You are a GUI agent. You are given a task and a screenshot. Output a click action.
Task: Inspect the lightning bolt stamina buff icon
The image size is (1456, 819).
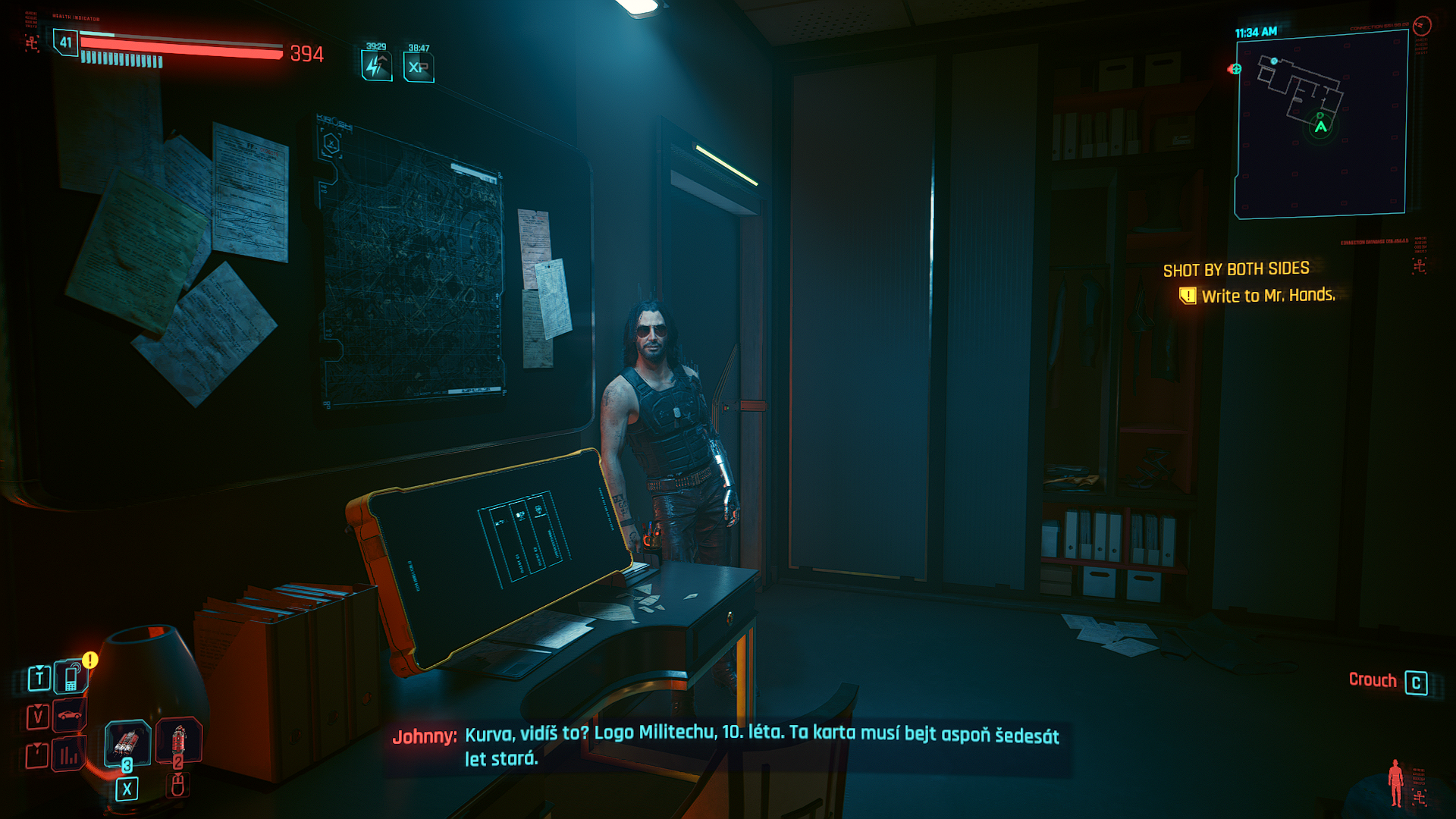tap(376, 66)
